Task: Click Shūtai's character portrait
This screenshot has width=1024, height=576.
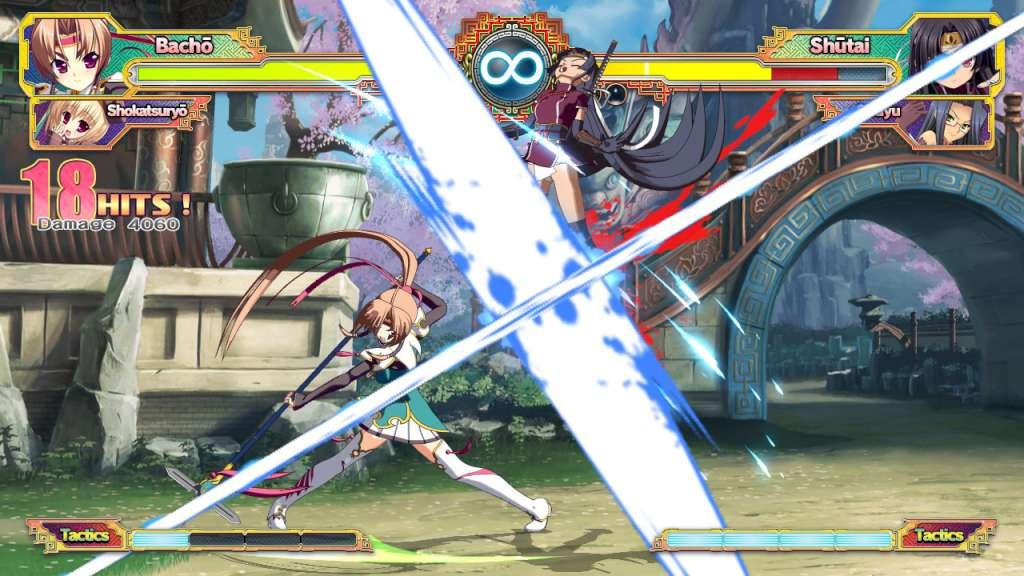Action: point(949,53)
